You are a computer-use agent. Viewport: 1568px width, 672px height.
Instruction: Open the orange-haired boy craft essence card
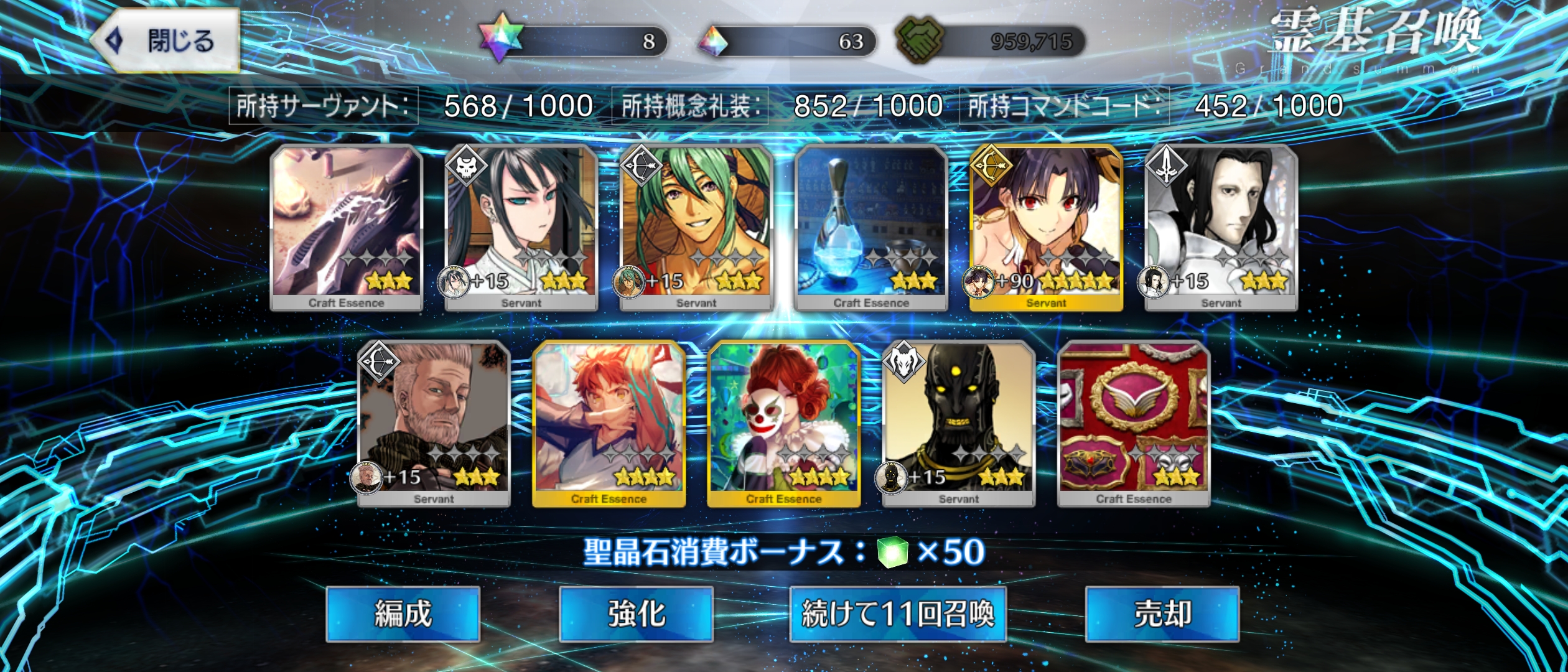(609, 423)
